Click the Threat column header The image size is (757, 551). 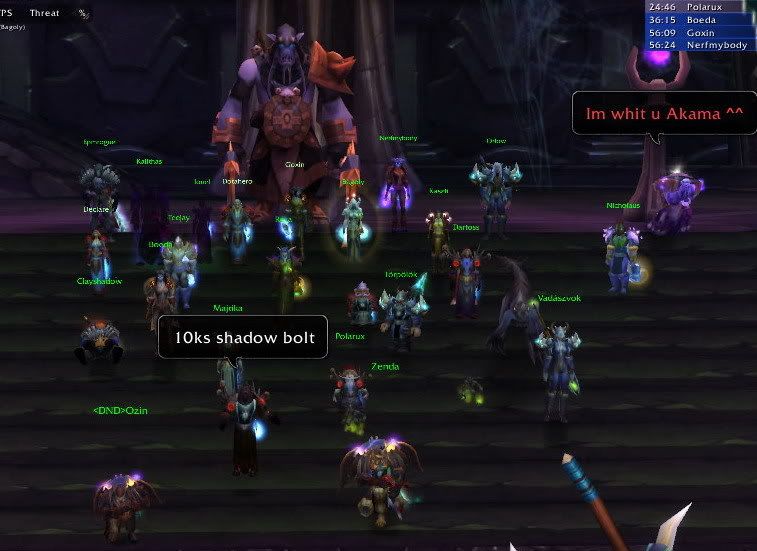coord(45,12)
